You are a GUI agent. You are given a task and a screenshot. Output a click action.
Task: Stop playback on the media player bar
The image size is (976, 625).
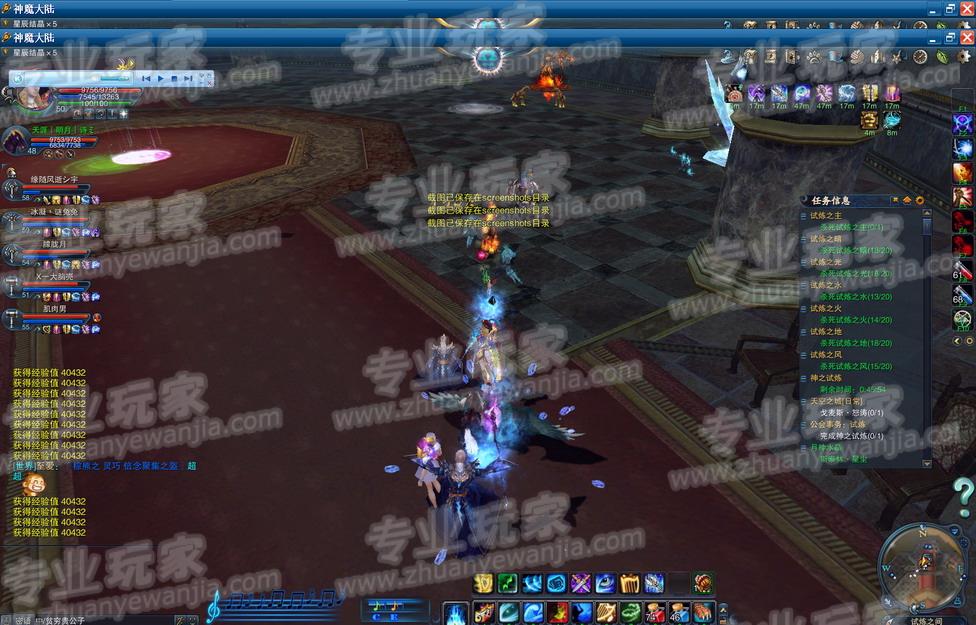click(x=174, y=78)
